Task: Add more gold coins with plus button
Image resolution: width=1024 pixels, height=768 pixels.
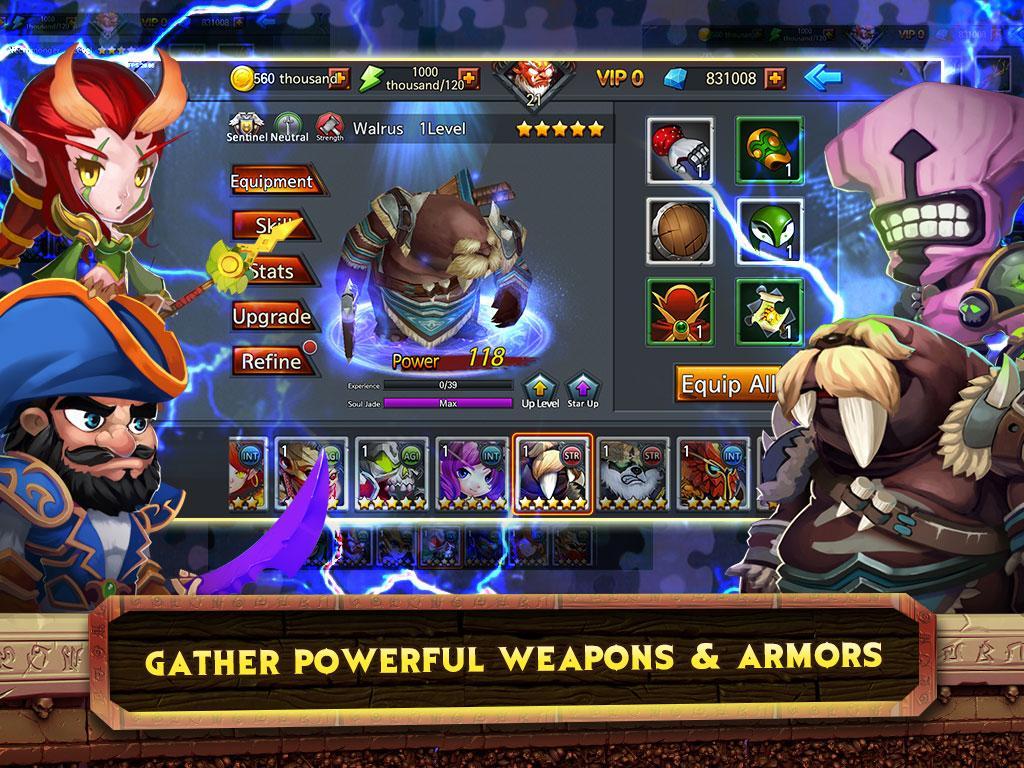Action: tap(339, 78)
